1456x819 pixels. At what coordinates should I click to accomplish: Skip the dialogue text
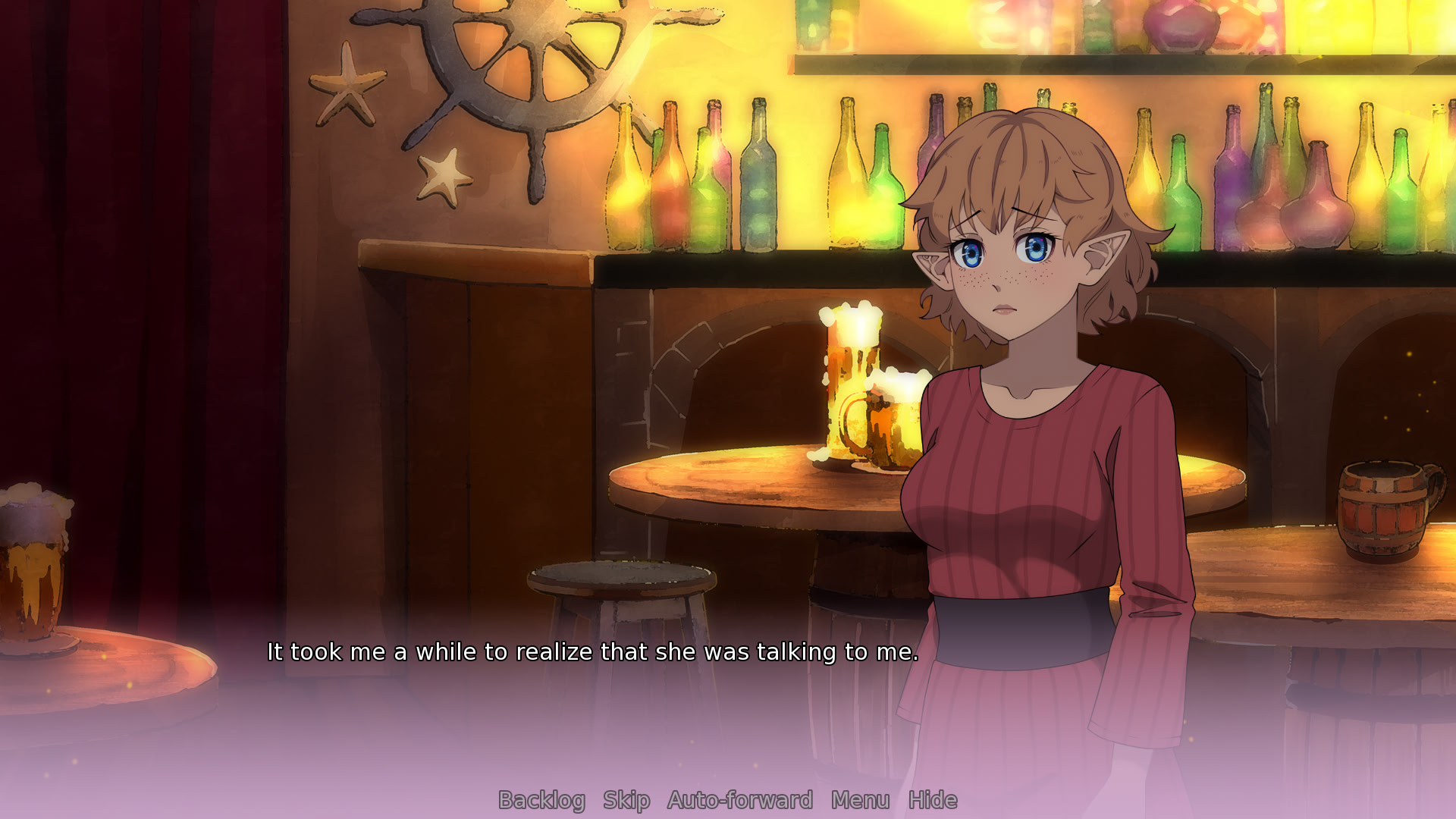(x=626, y=800)
